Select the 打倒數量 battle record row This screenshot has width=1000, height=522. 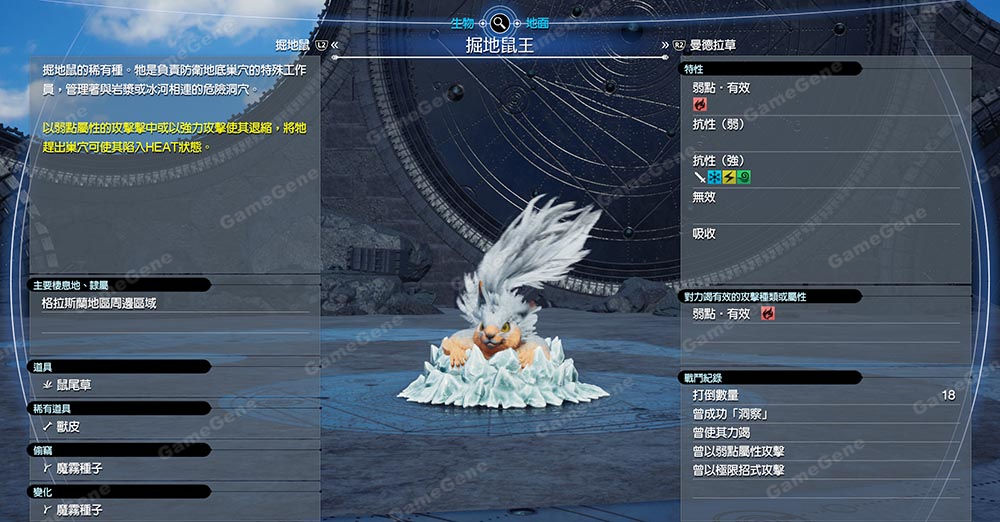[x=823, y=396]
